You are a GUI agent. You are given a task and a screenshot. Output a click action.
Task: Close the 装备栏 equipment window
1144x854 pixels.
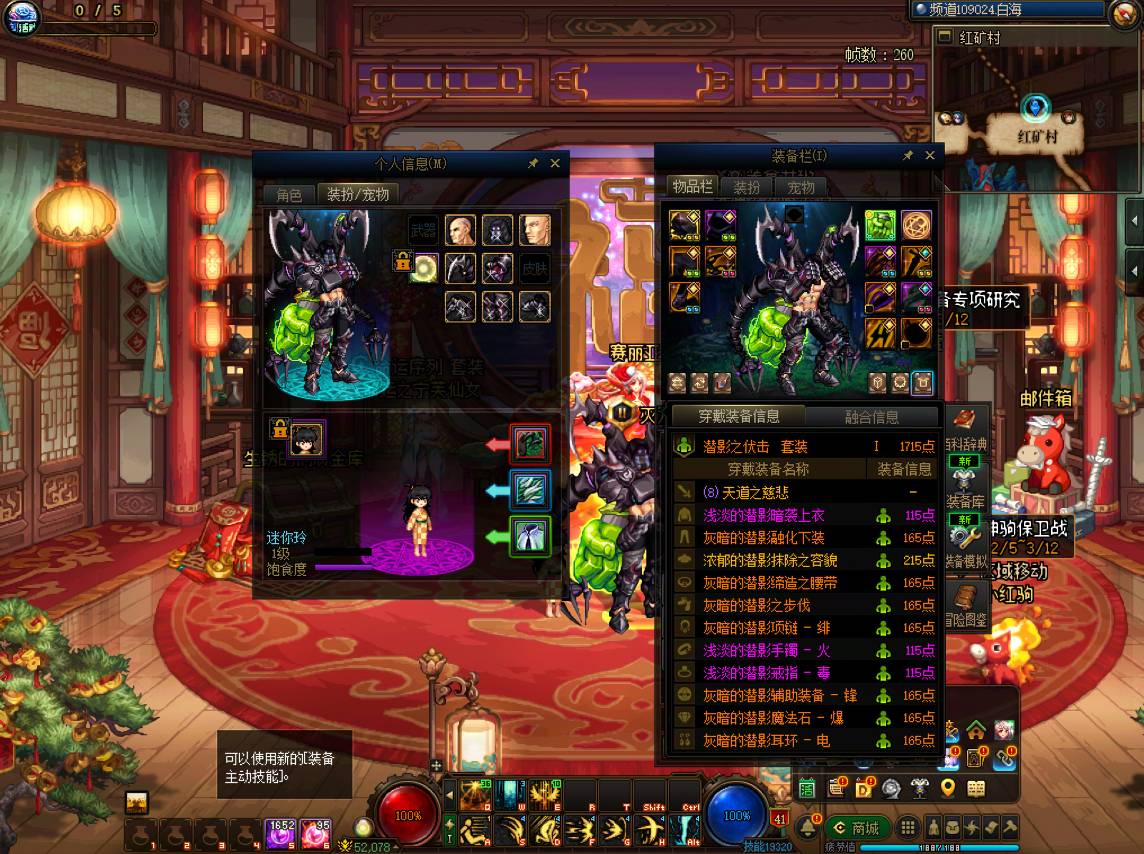coord(930,155)
